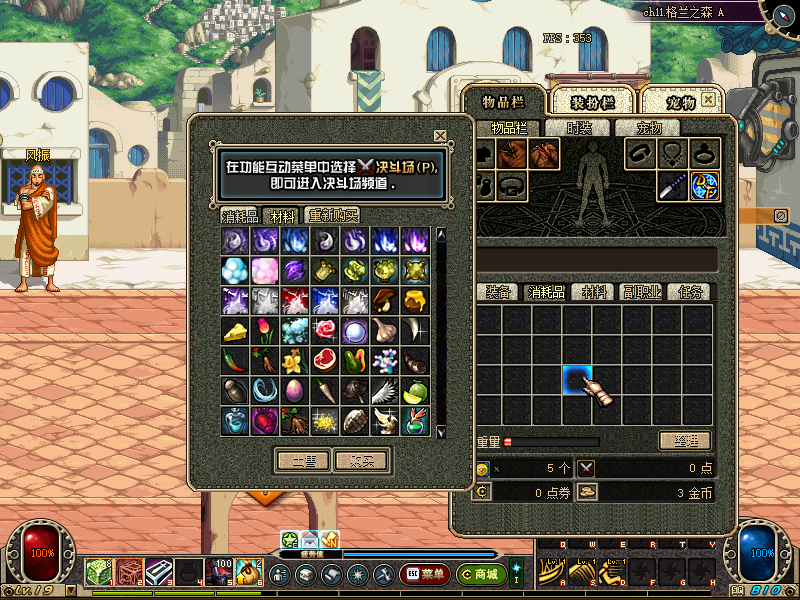Open the 任务 inventory tab

692,292
